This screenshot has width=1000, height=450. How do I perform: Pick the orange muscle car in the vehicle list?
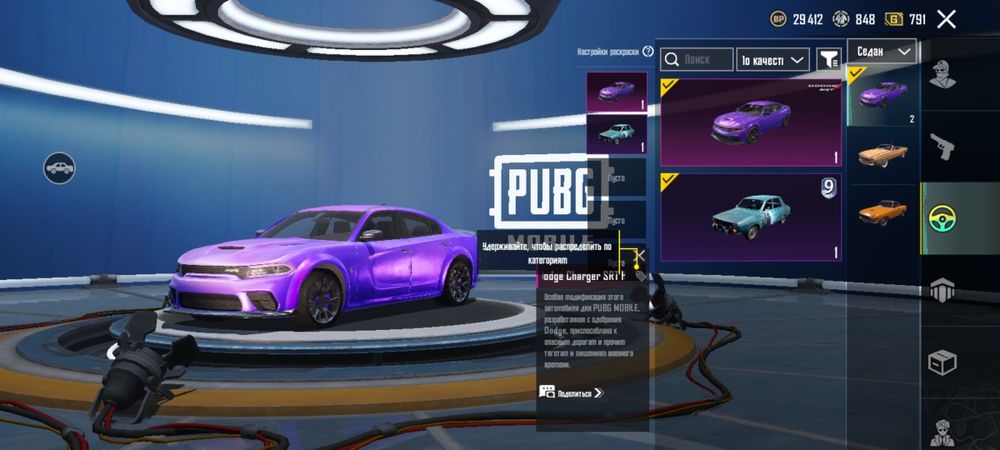tap(883, 212)
